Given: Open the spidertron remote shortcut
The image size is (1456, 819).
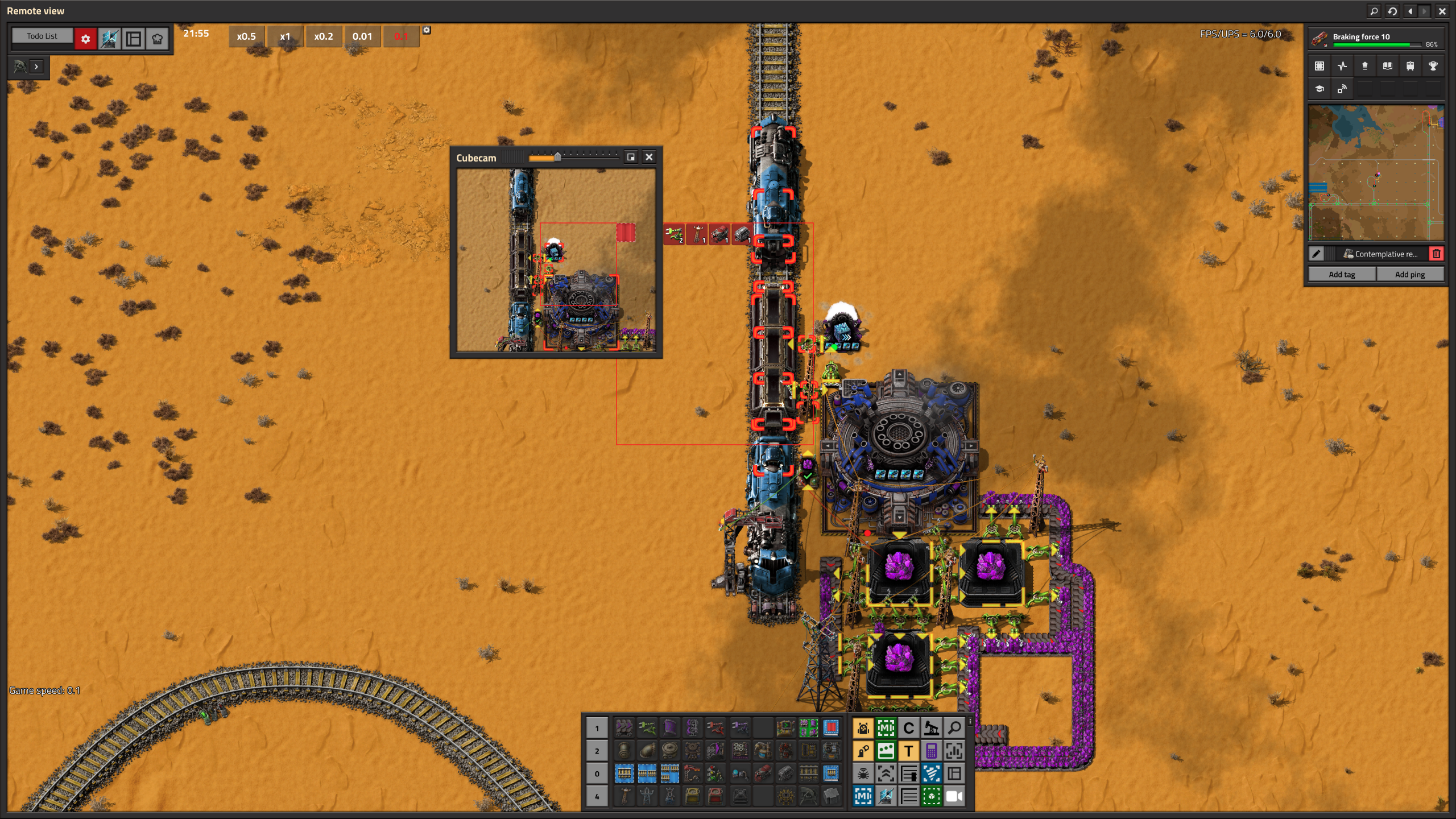Looking at the screenshot, I should pyautogui.click(x=863, y=774).
